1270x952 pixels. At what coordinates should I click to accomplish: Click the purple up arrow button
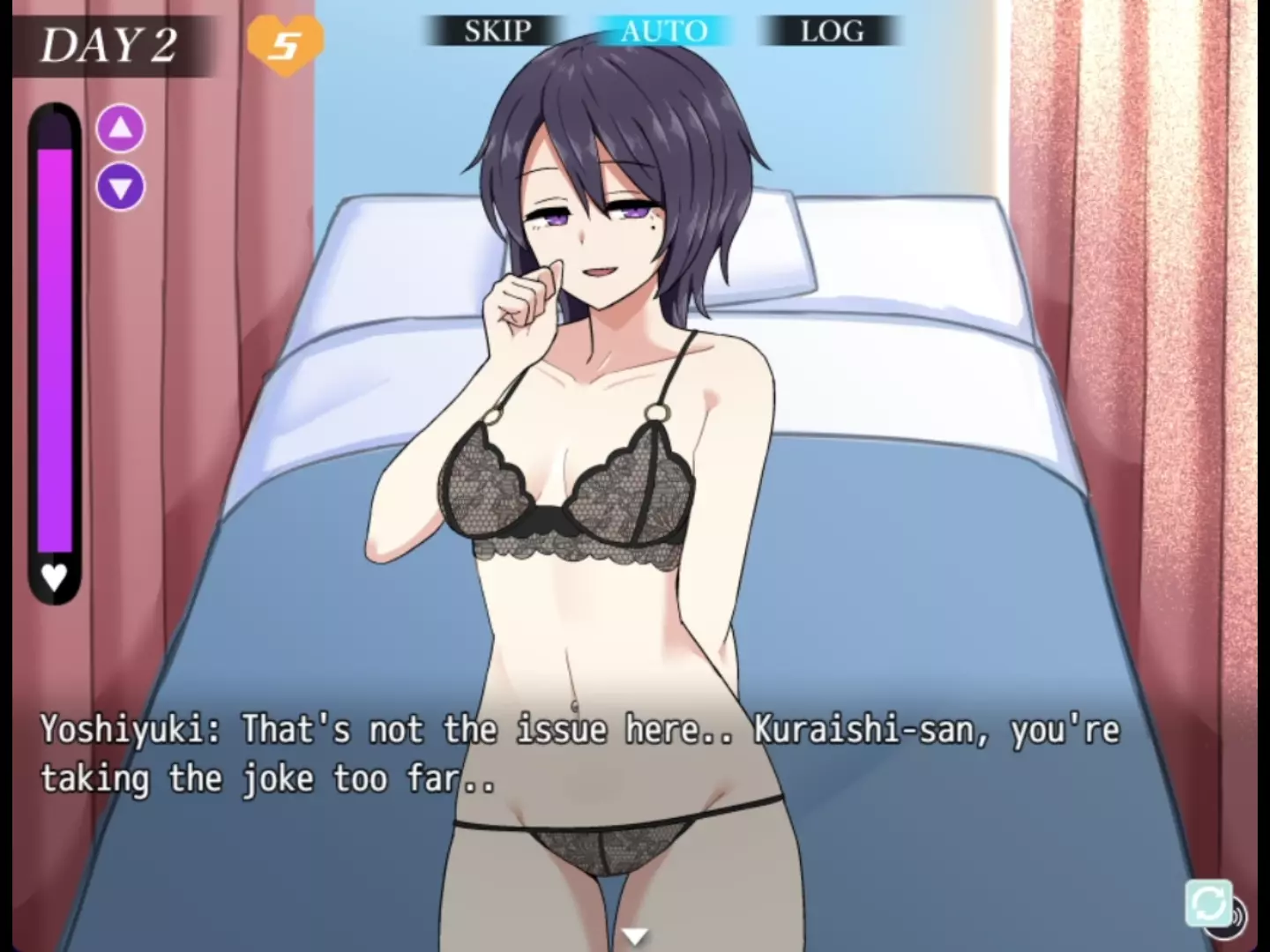tap(121, 129)
